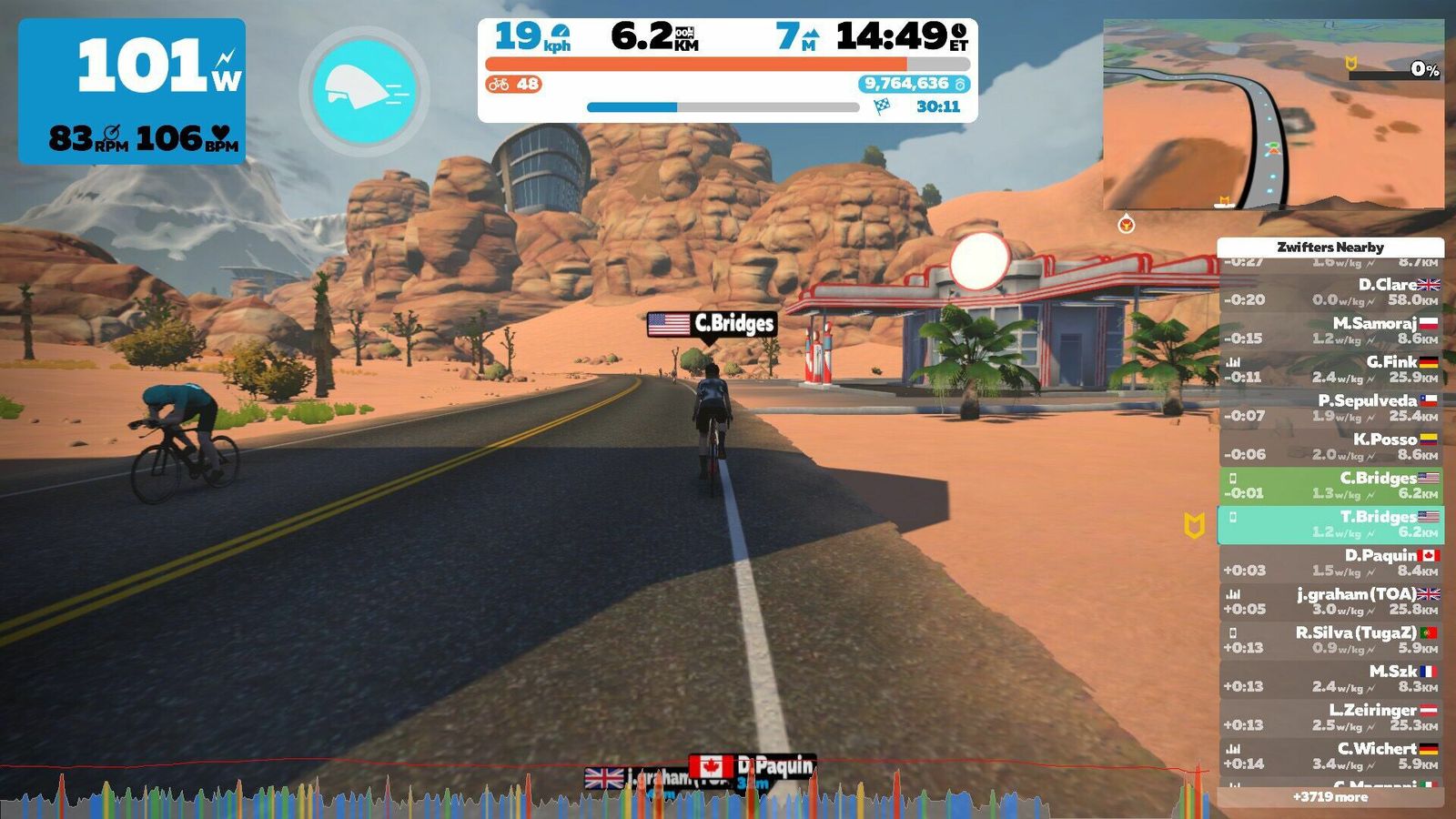Choose G.Fink in the nearby list
The image size is (1456, 819).
[1330, 369]
